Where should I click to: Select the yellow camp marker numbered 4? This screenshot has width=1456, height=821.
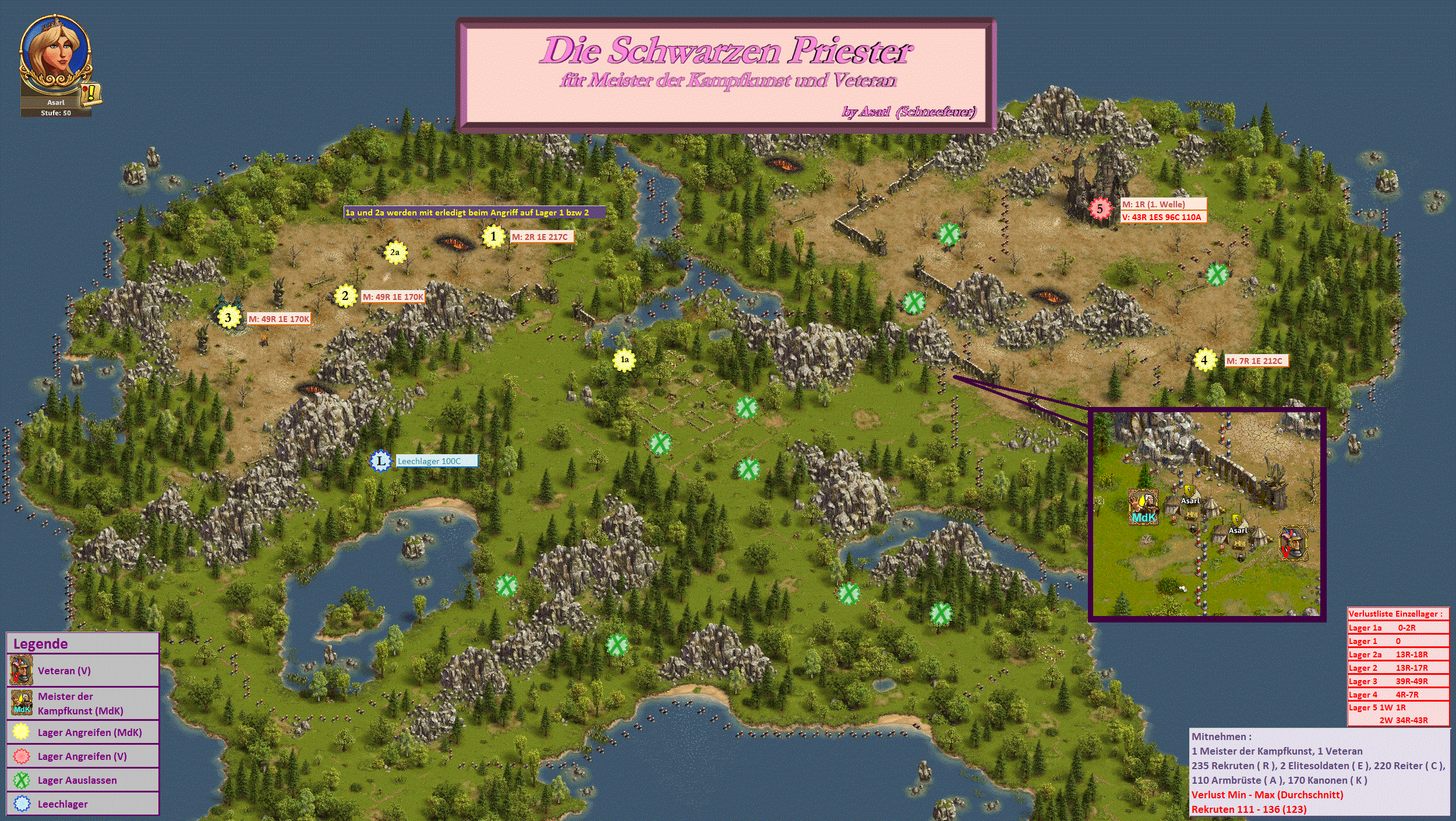(x=1204, y=360)
